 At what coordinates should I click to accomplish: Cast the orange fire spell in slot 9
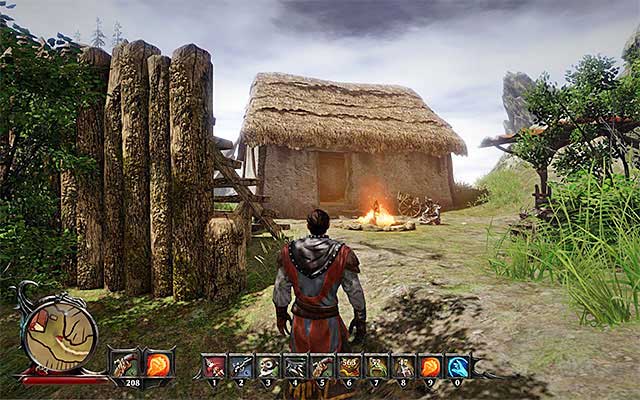(431, 366)
